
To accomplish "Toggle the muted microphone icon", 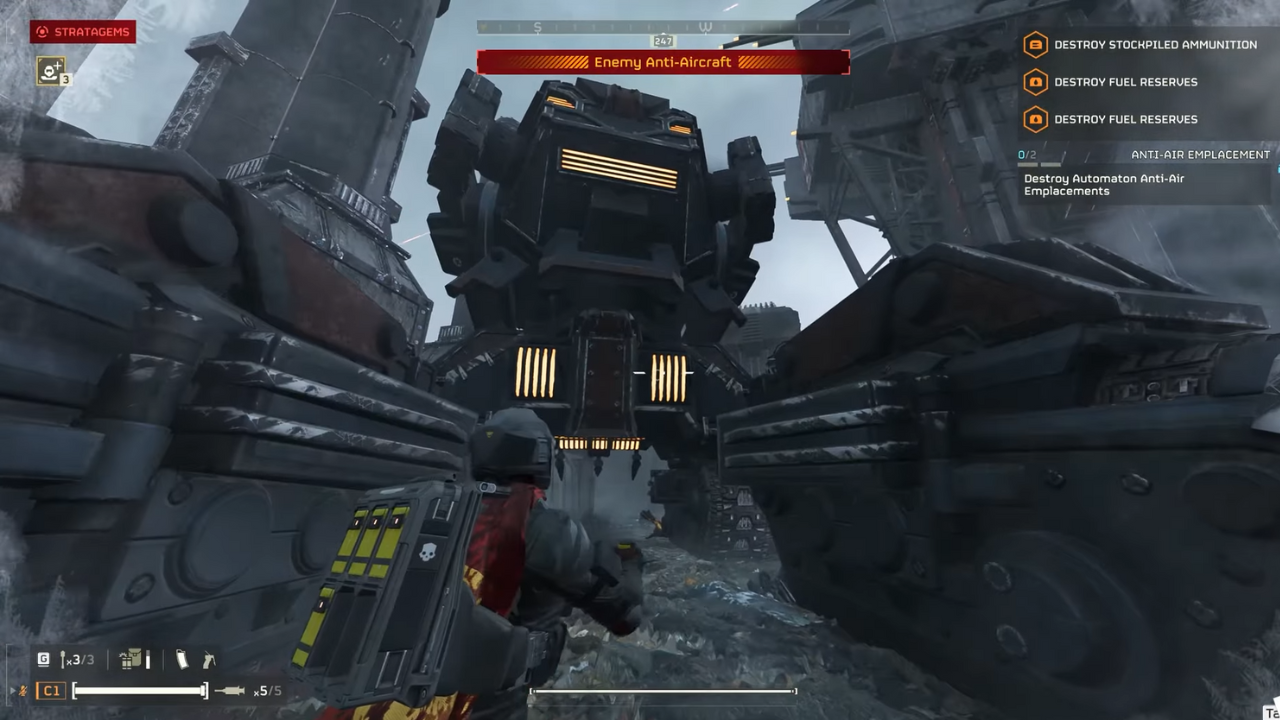I will pos(21,691).
